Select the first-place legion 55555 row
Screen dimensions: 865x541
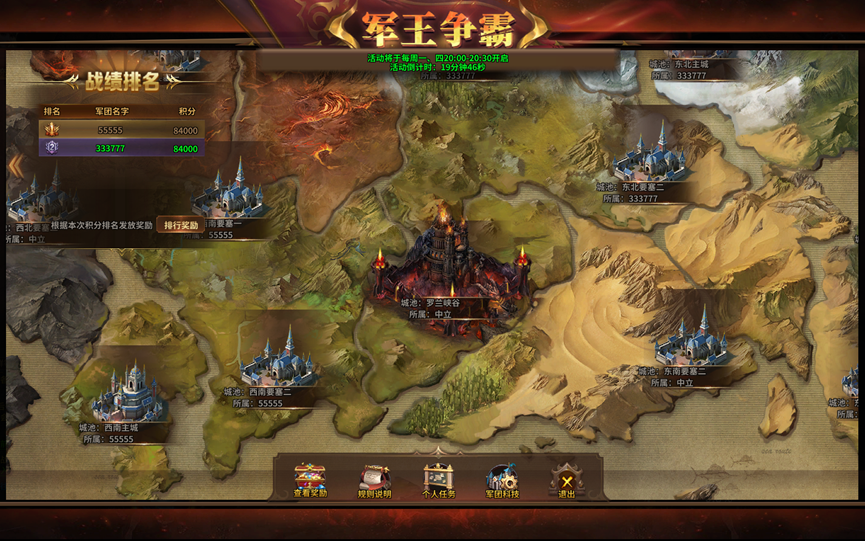121,130
